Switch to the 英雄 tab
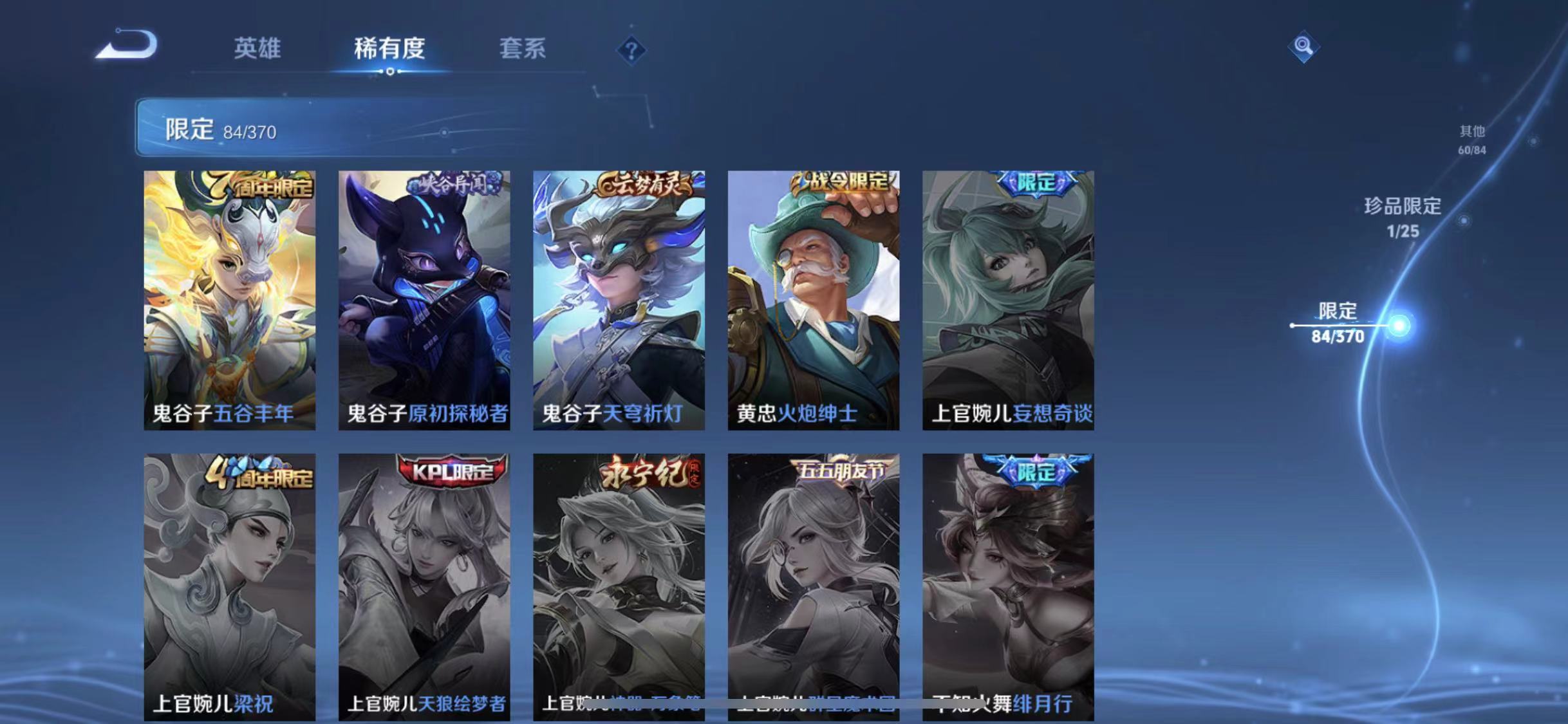The height and width of the screenshot is (724, 1568). point(258,50)
